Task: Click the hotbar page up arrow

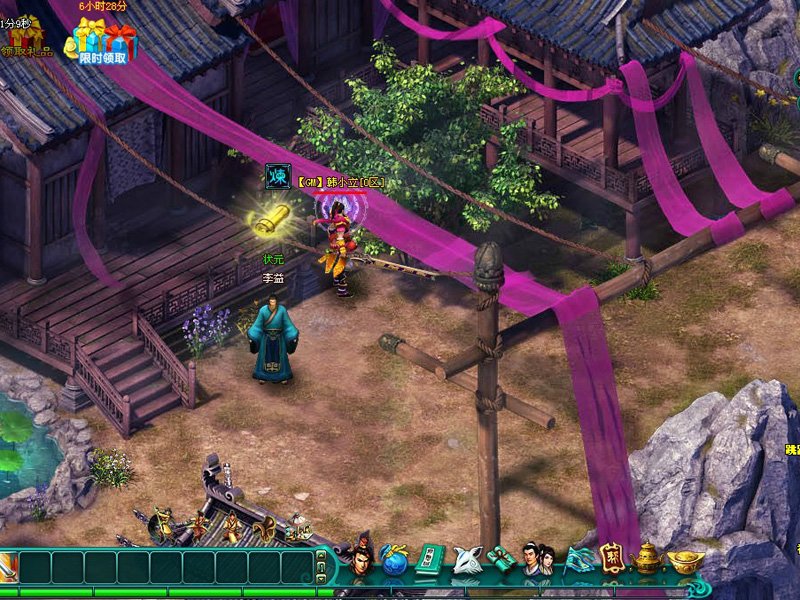Action: 321,556
